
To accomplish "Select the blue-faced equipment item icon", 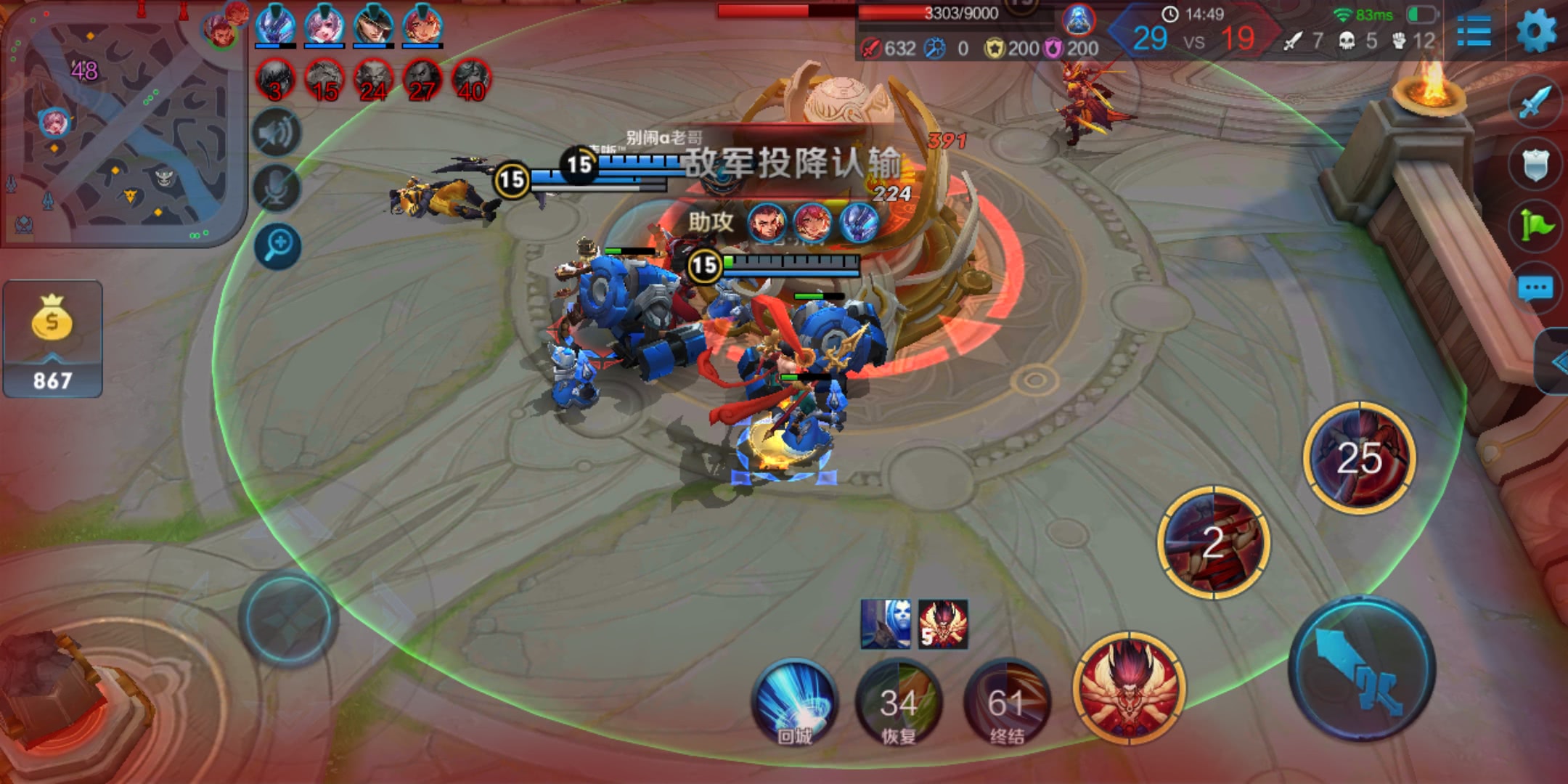I will [886, 624].
